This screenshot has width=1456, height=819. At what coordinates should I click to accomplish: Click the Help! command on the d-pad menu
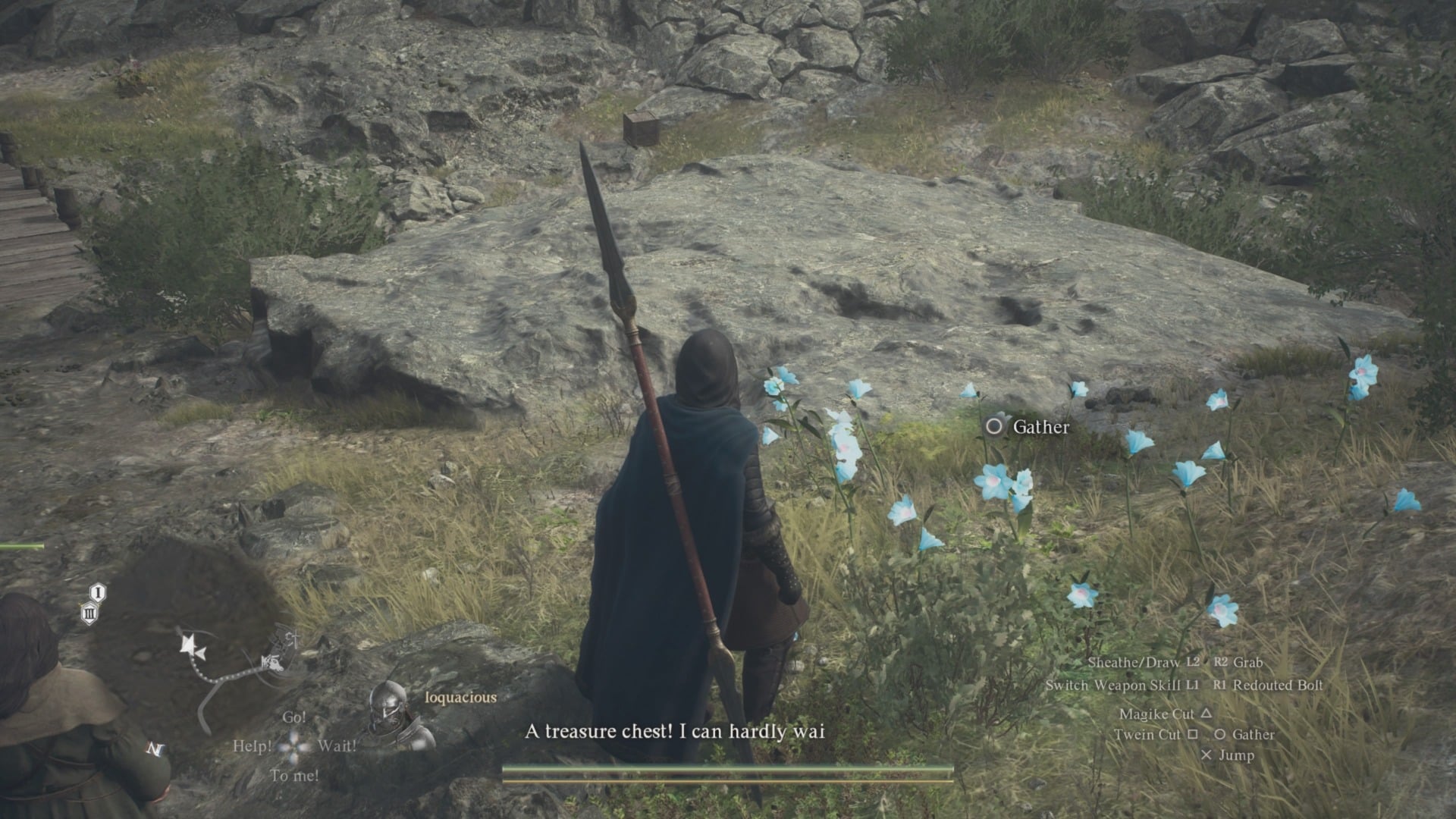click(253, 746)
